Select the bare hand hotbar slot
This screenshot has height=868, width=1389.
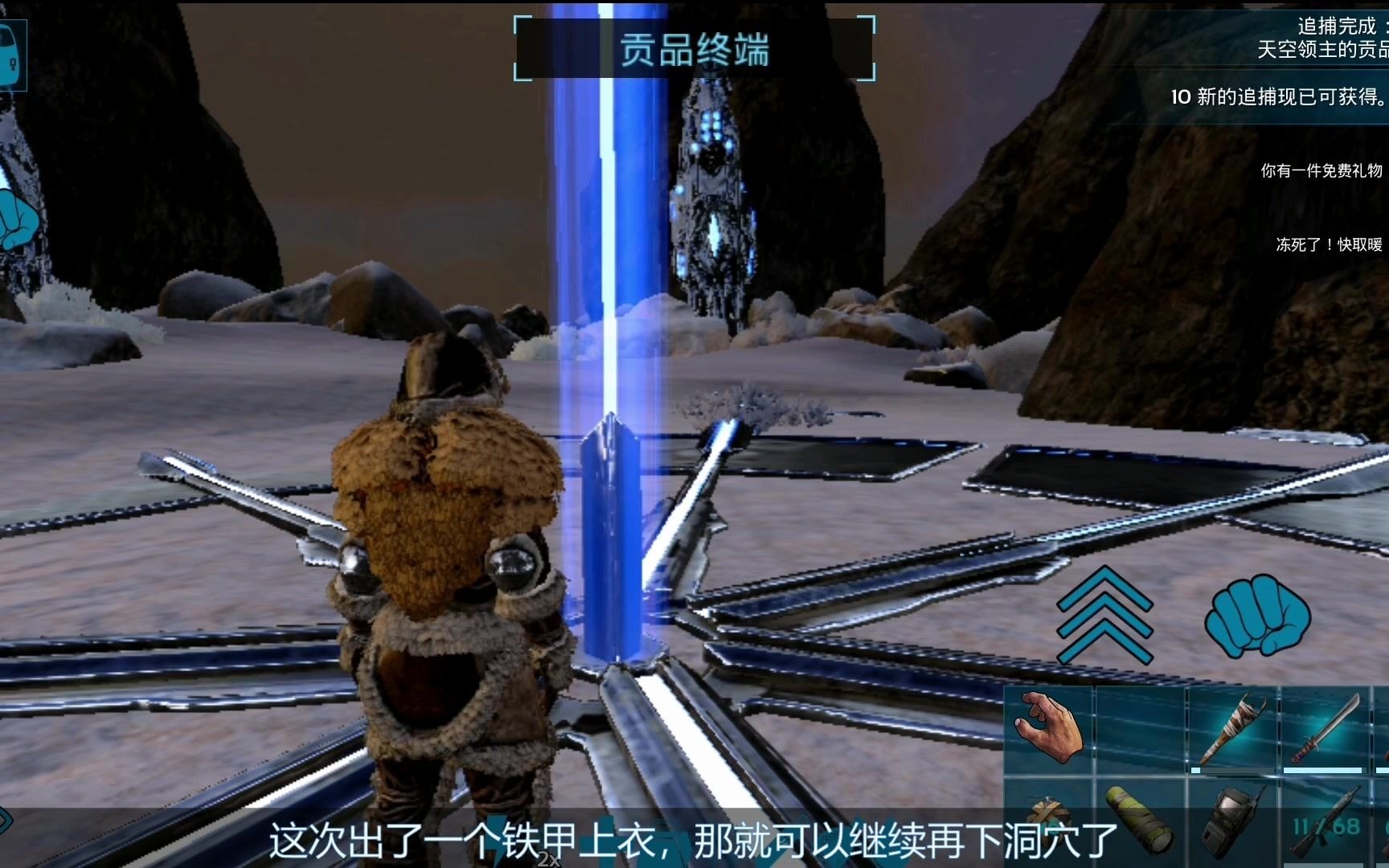1048,729
